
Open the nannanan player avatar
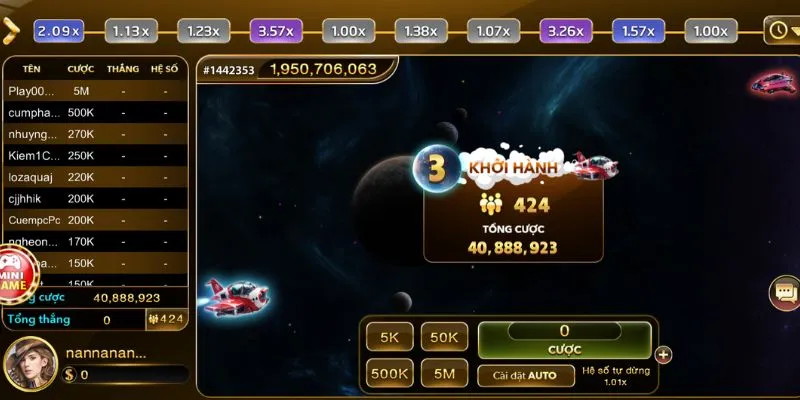28,364
